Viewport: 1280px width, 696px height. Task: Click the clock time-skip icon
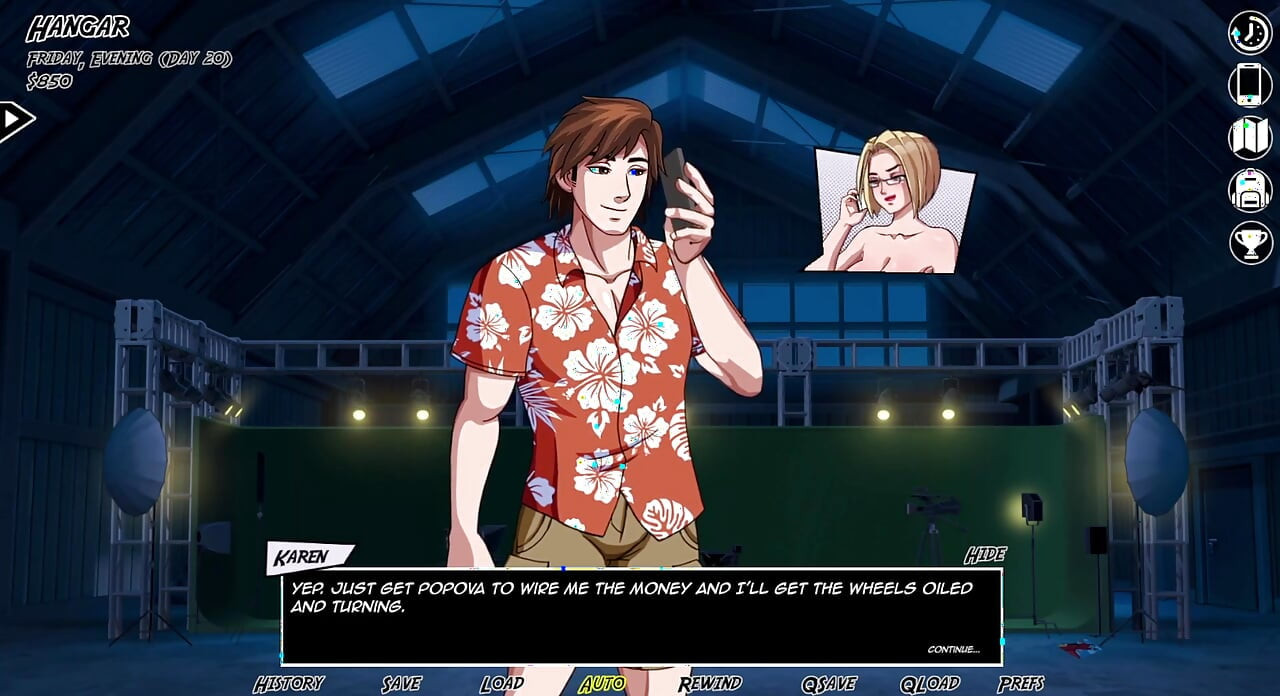tap(1249, 33)
